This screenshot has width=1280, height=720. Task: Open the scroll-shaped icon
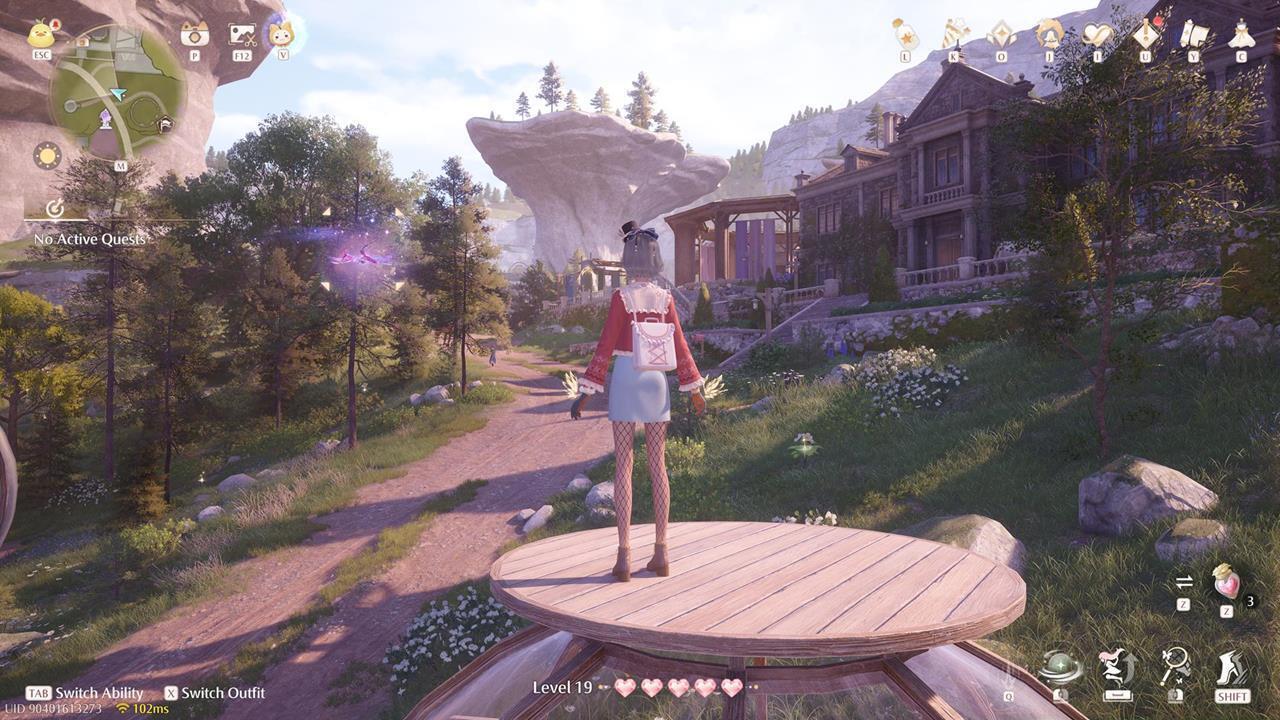click(x=1193, y=34)
